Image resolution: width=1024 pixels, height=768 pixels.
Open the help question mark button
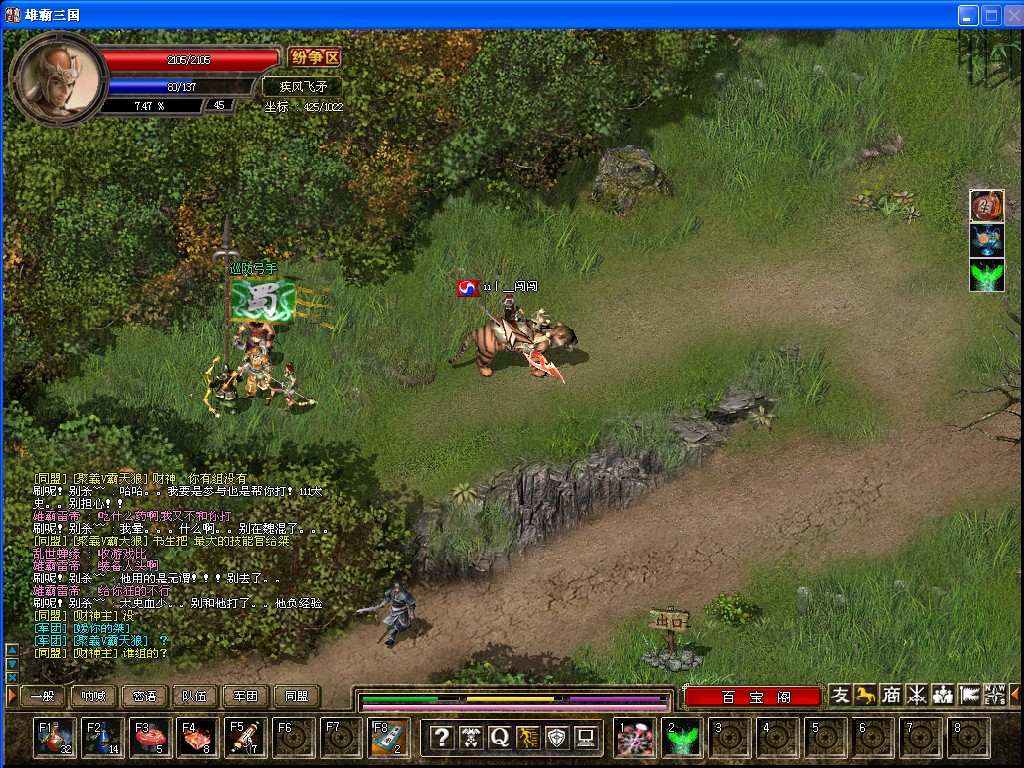(x=441, y=738)
